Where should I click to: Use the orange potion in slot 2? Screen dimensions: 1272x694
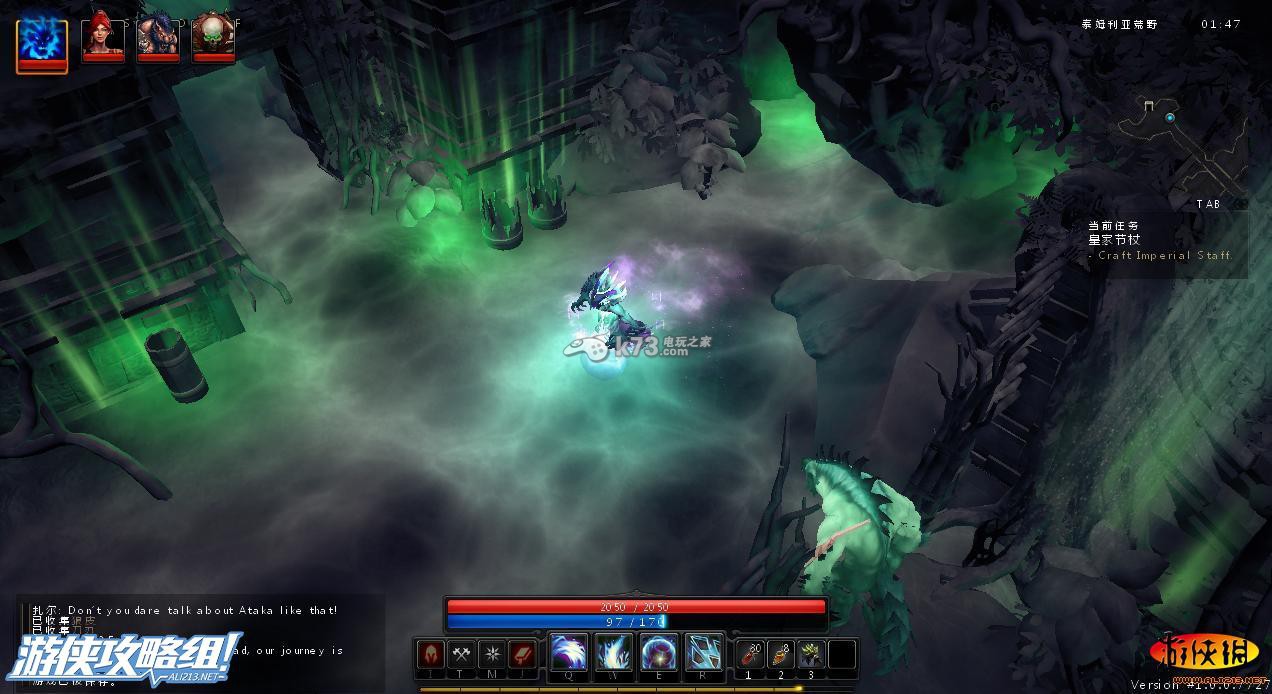click(781, 654)
